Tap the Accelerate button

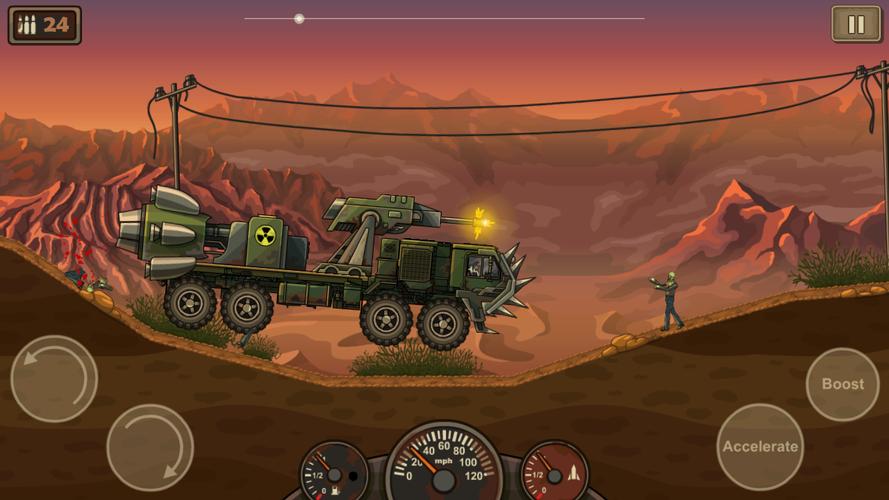pyautogui.click(x=760, y=447)
